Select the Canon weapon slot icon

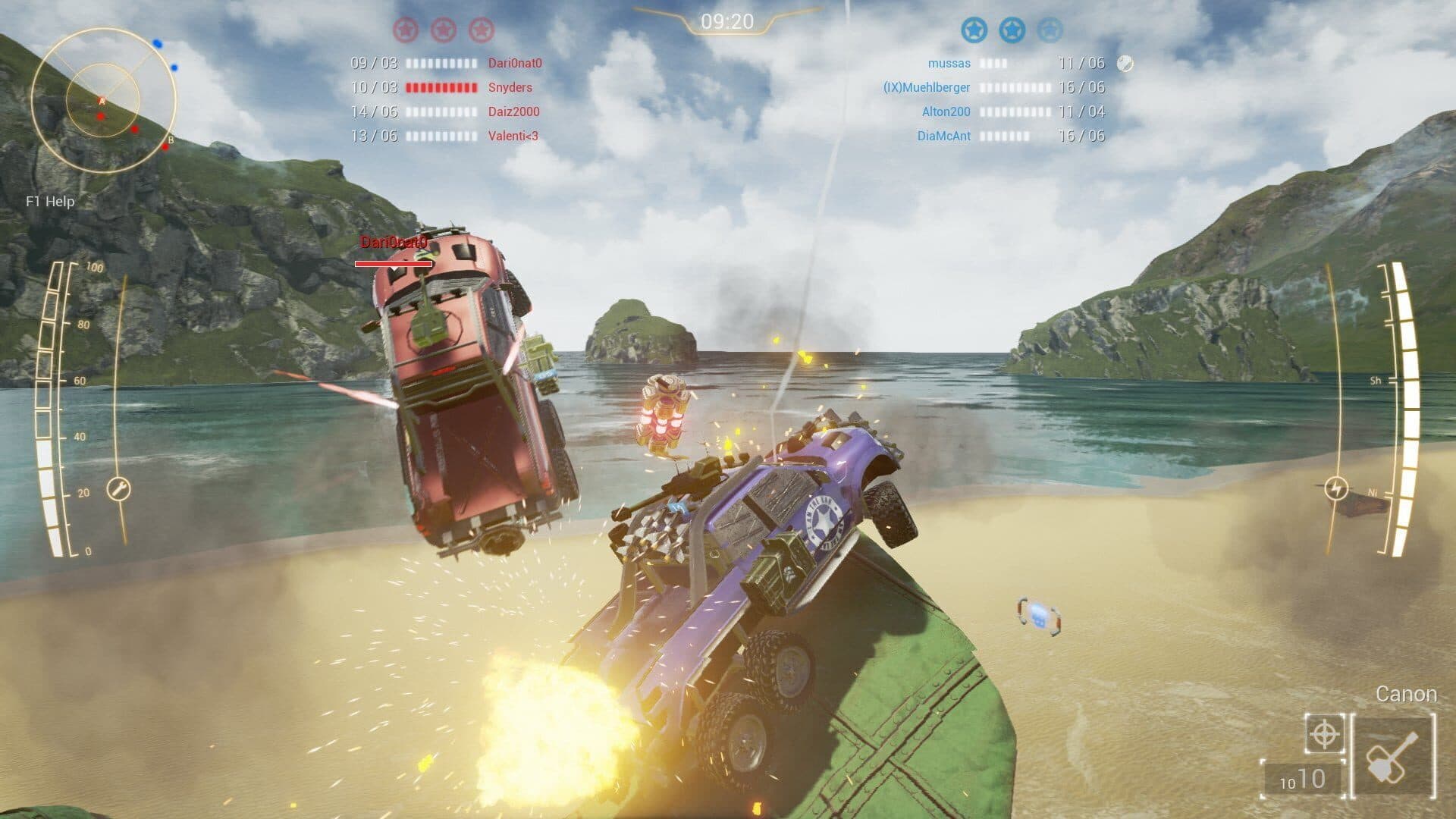1394,756
